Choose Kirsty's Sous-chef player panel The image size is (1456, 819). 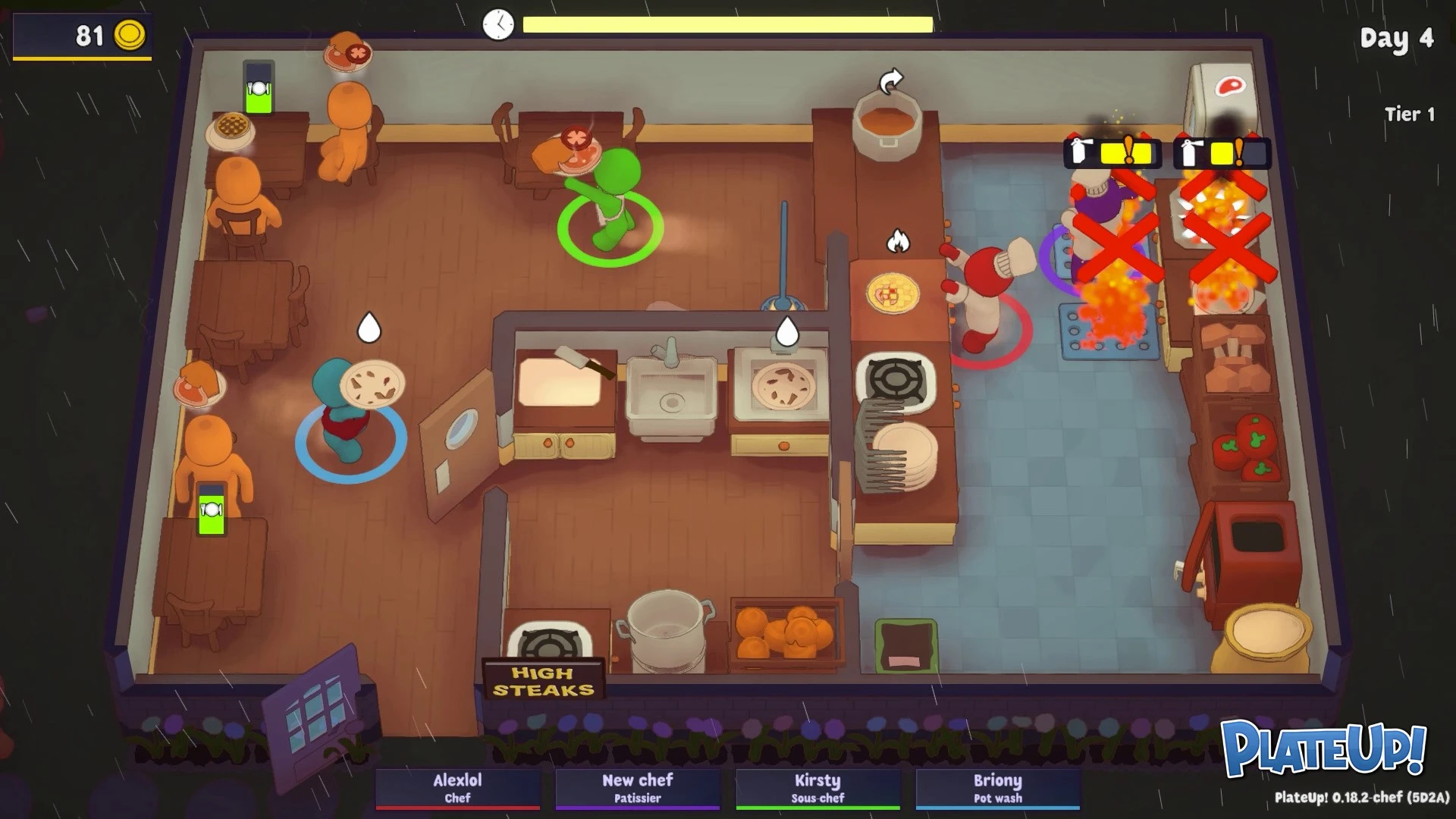pos(817,789)
